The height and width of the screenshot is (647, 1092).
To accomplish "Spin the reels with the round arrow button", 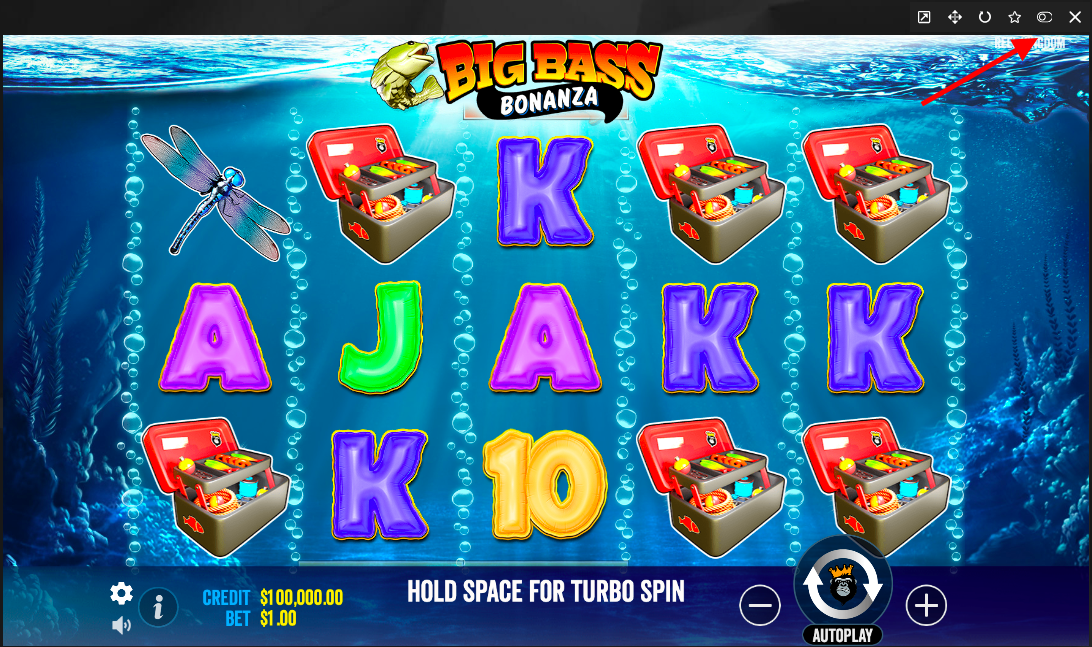I will click(841, 590).
